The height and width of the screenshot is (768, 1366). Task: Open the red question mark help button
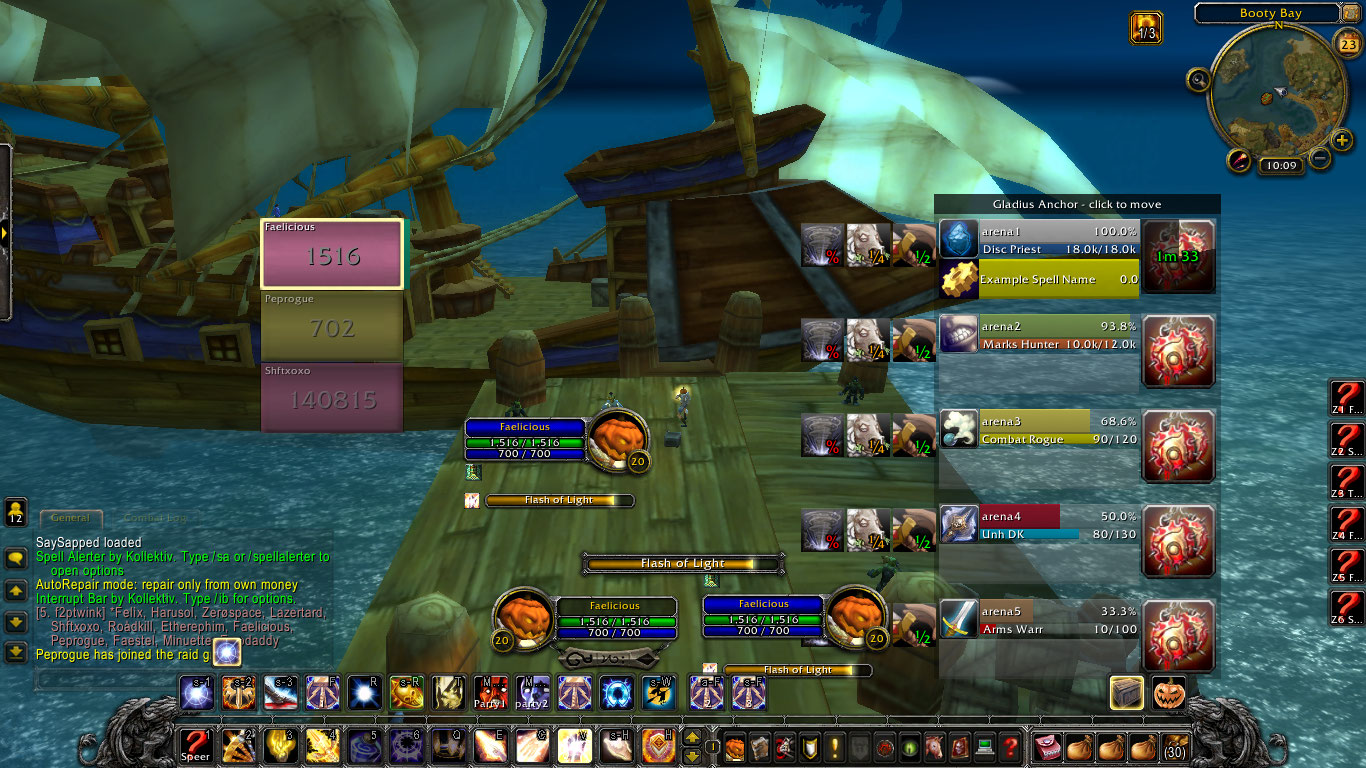coord(1011,746)
